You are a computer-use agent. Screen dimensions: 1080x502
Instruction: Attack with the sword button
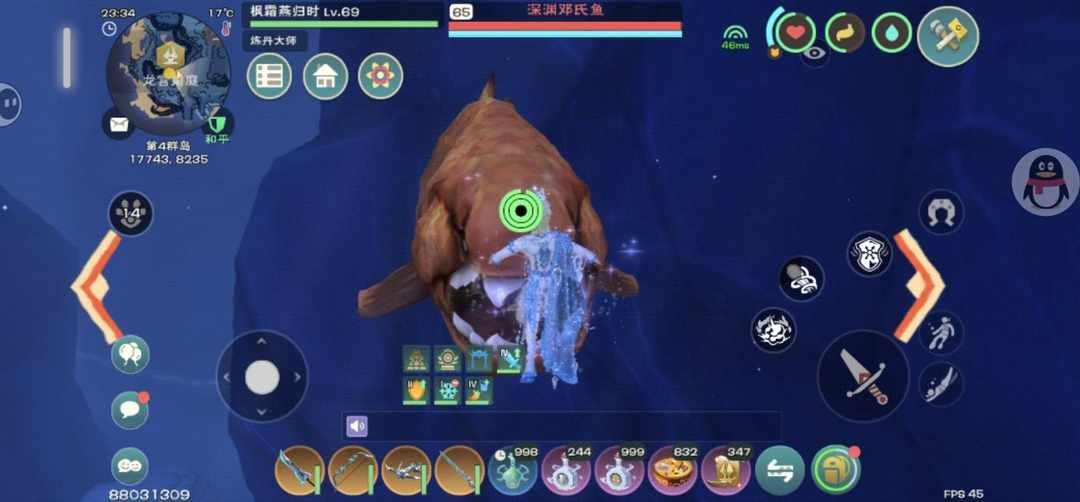862,376
